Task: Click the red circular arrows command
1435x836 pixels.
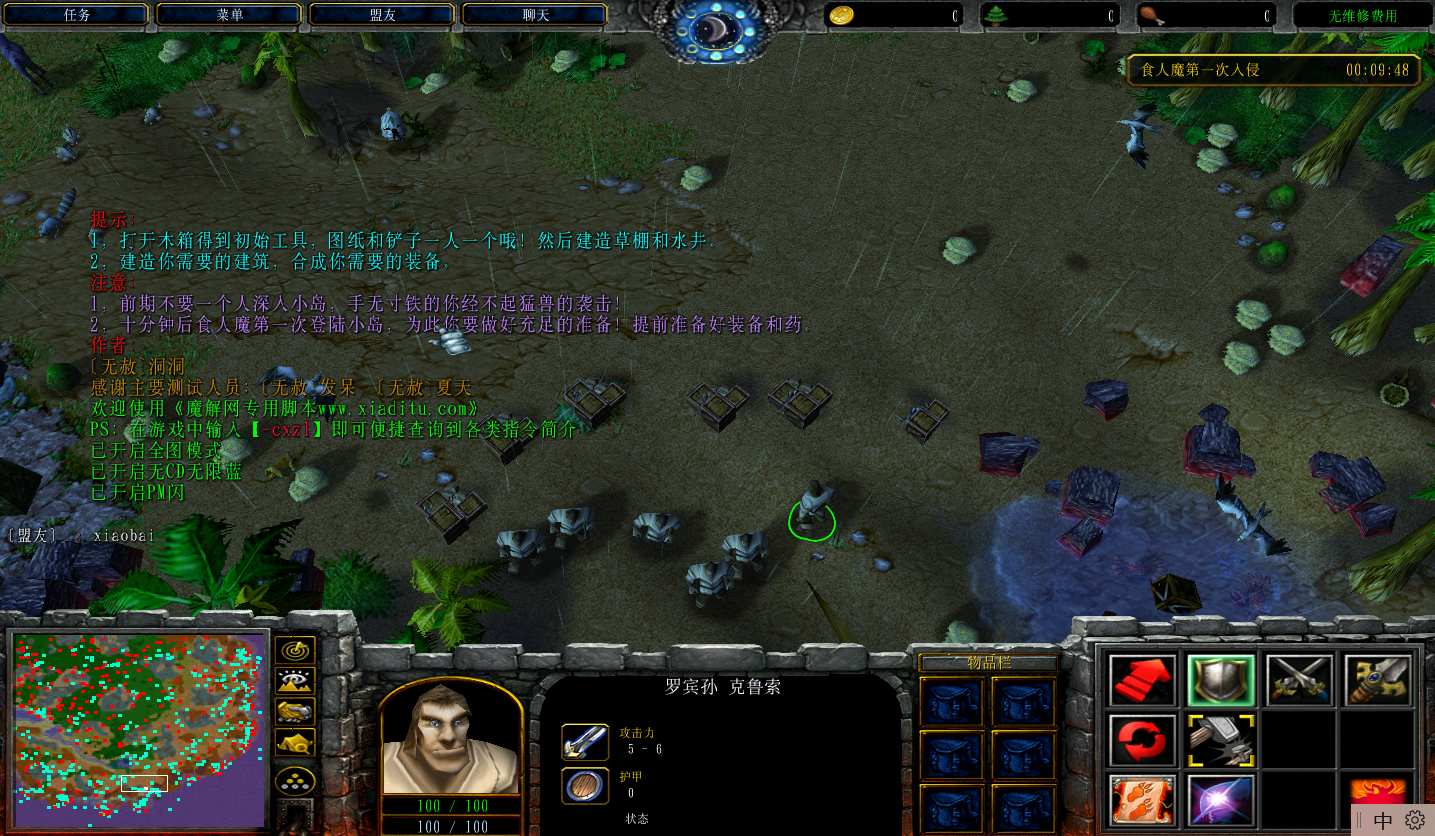Action: click(x=1142, y=741)
